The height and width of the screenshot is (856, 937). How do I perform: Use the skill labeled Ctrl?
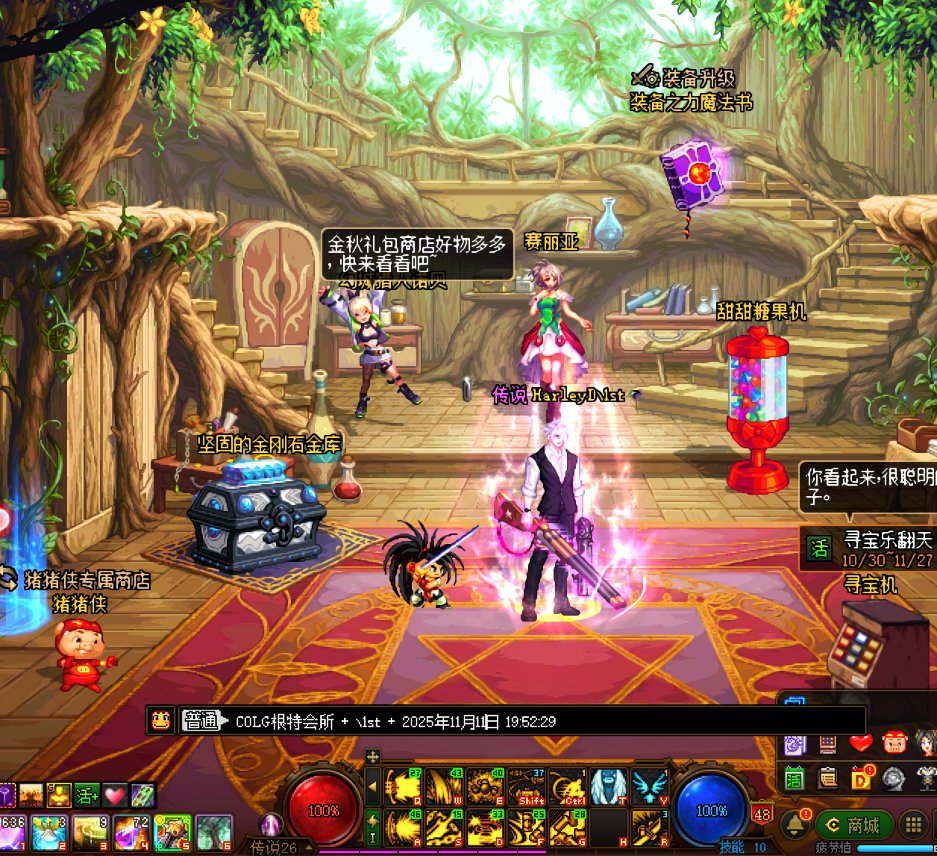point(567,787)
